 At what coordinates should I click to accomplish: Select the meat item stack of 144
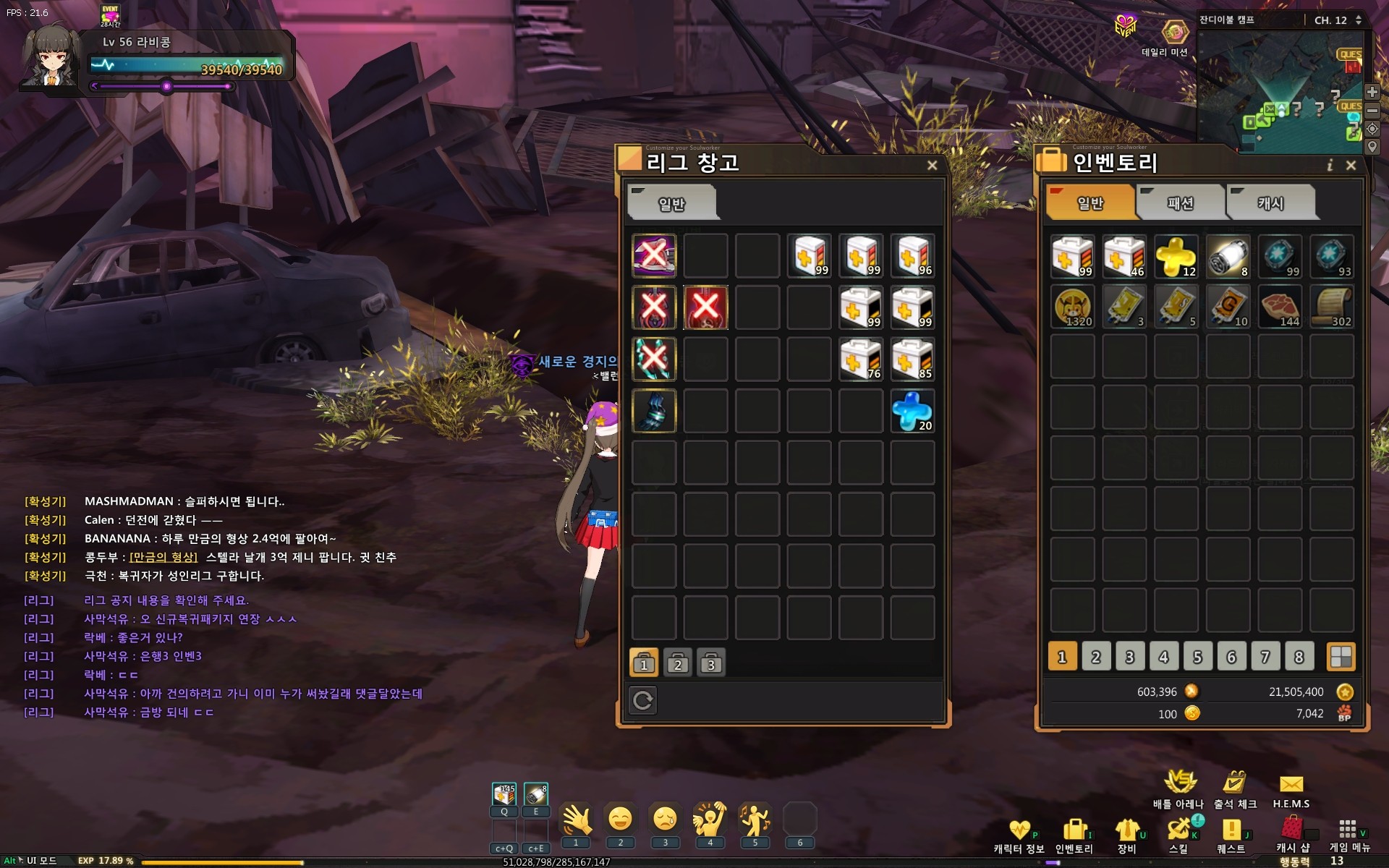click(1280, 307)
